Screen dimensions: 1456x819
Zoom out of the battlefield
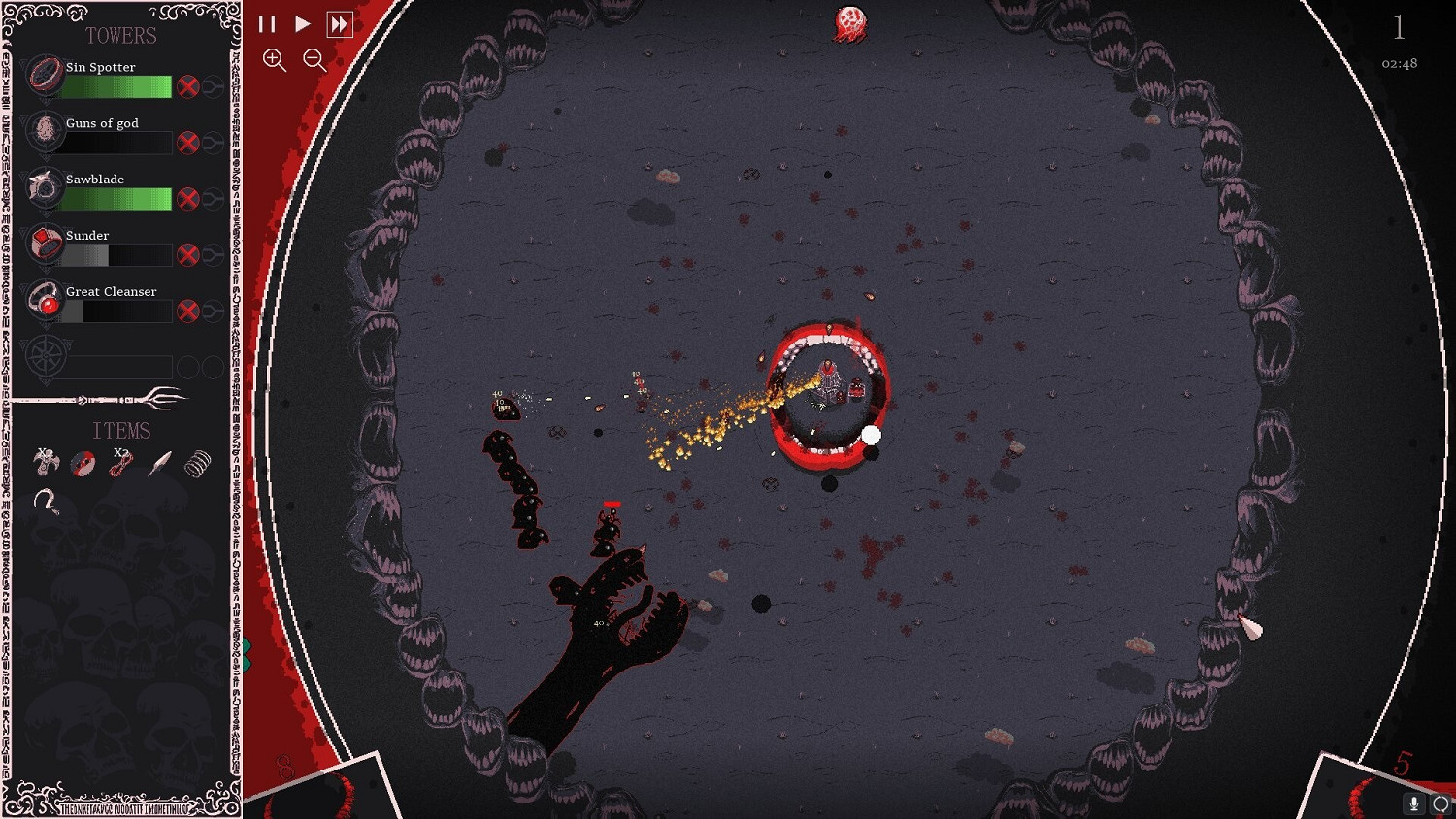point(314,60)
